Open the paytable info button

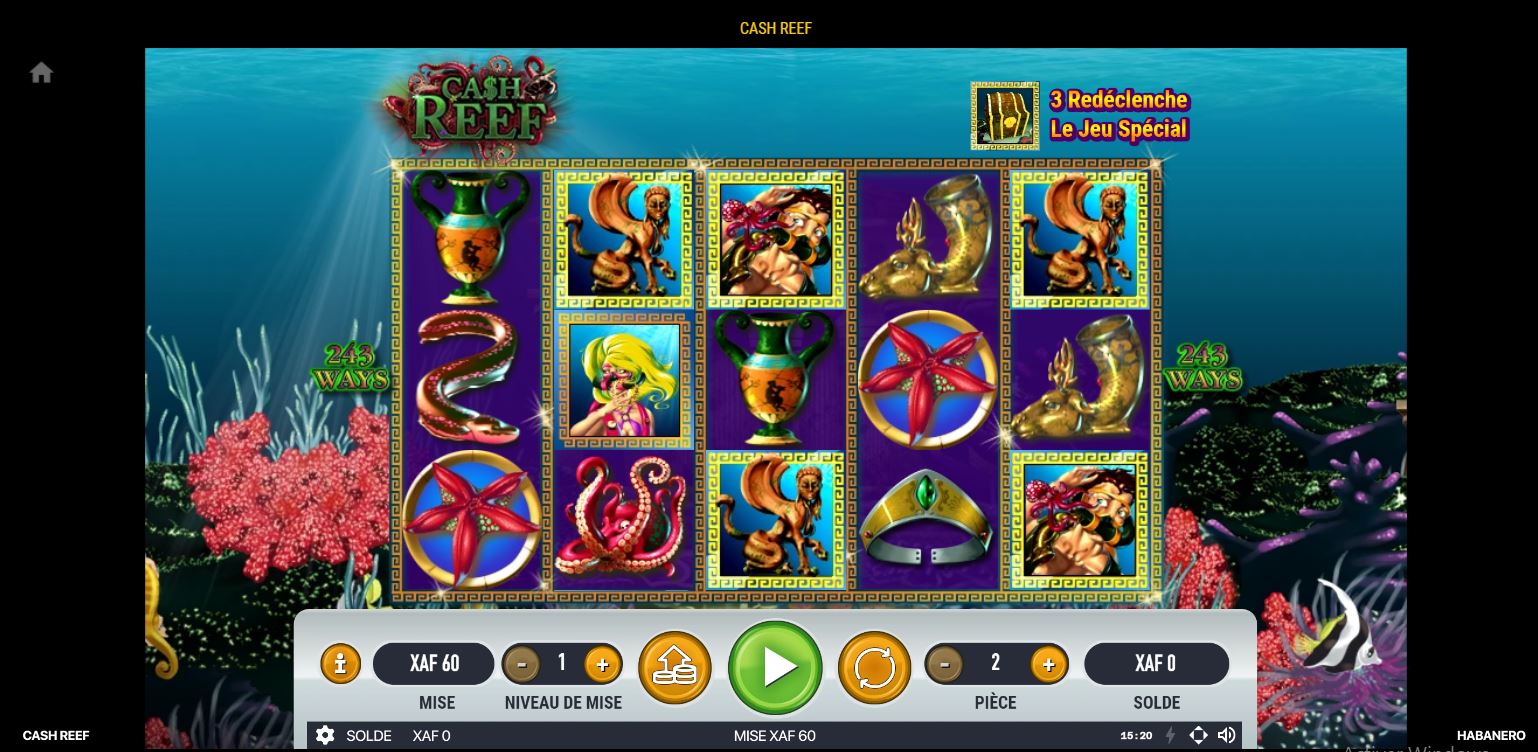tap(340, 664)
